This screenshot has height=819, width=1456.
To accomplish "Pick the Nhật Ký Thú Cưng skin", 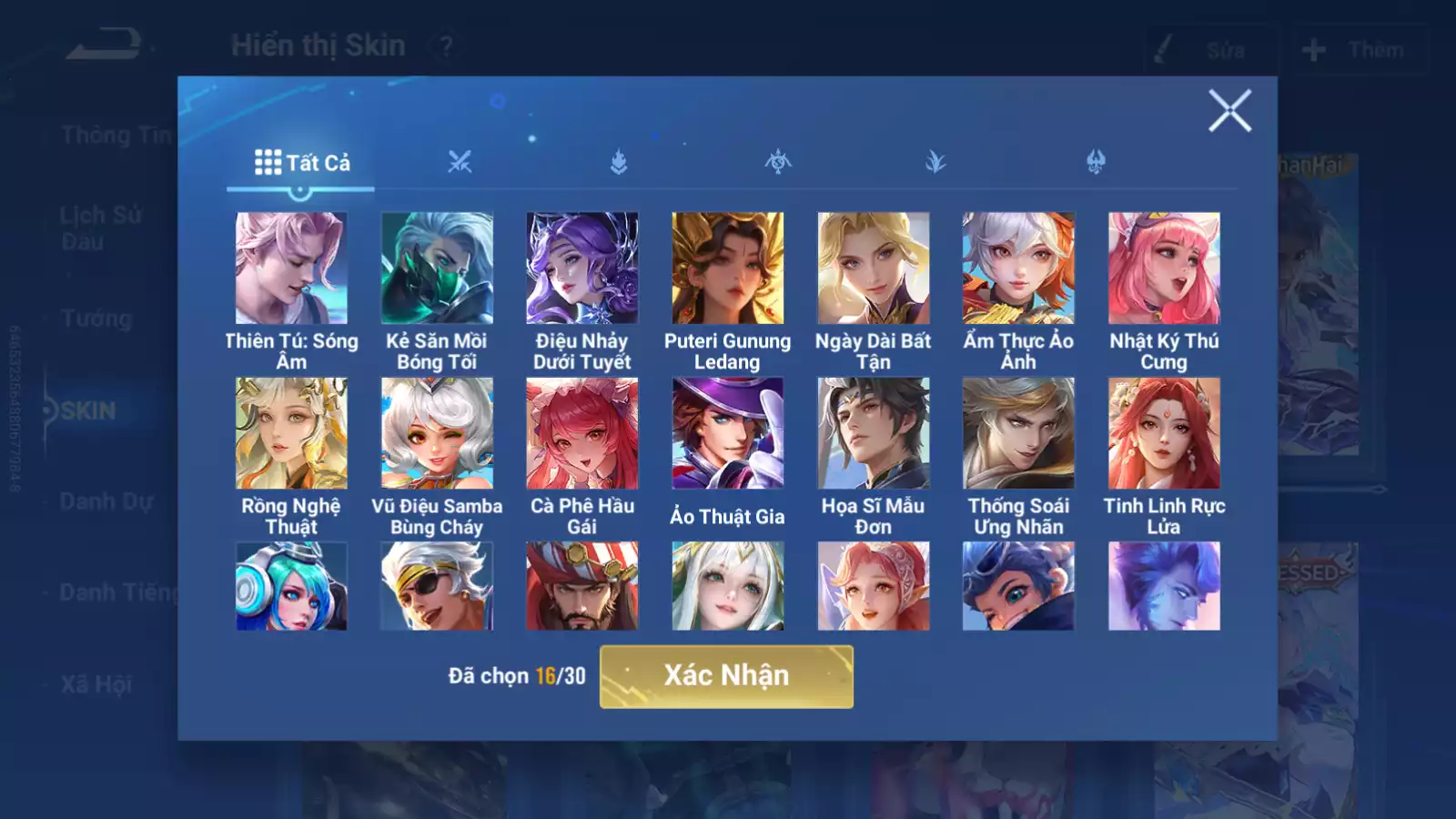I will tap(1164, 268).
